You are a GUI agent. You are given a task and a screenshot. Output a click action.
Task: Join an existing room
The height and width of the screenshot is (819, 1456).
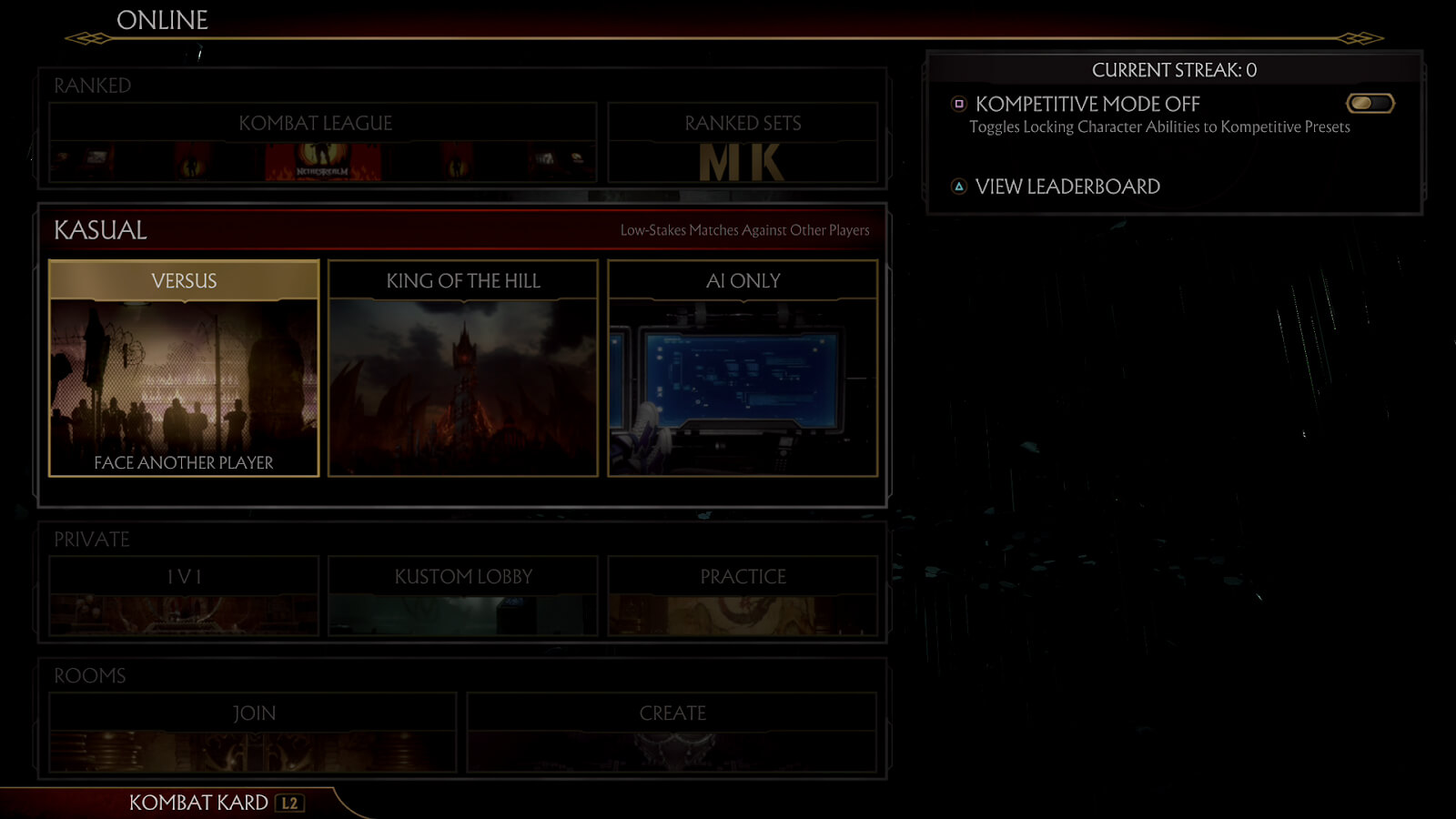(253, 732)
